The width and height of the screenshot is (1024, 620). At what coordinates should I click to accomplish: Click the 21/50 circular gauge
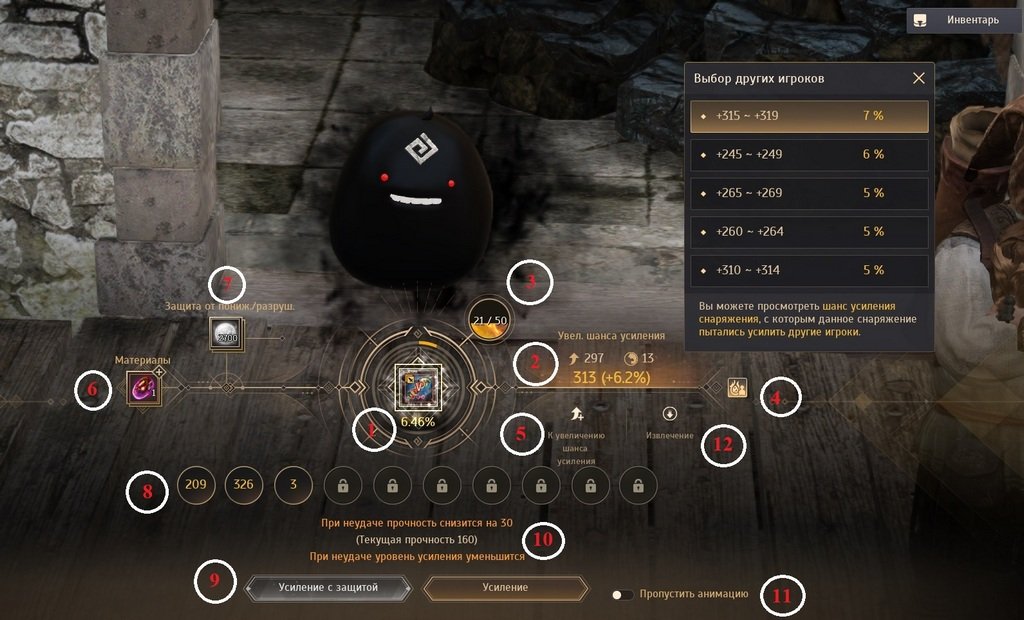point(490,320)
